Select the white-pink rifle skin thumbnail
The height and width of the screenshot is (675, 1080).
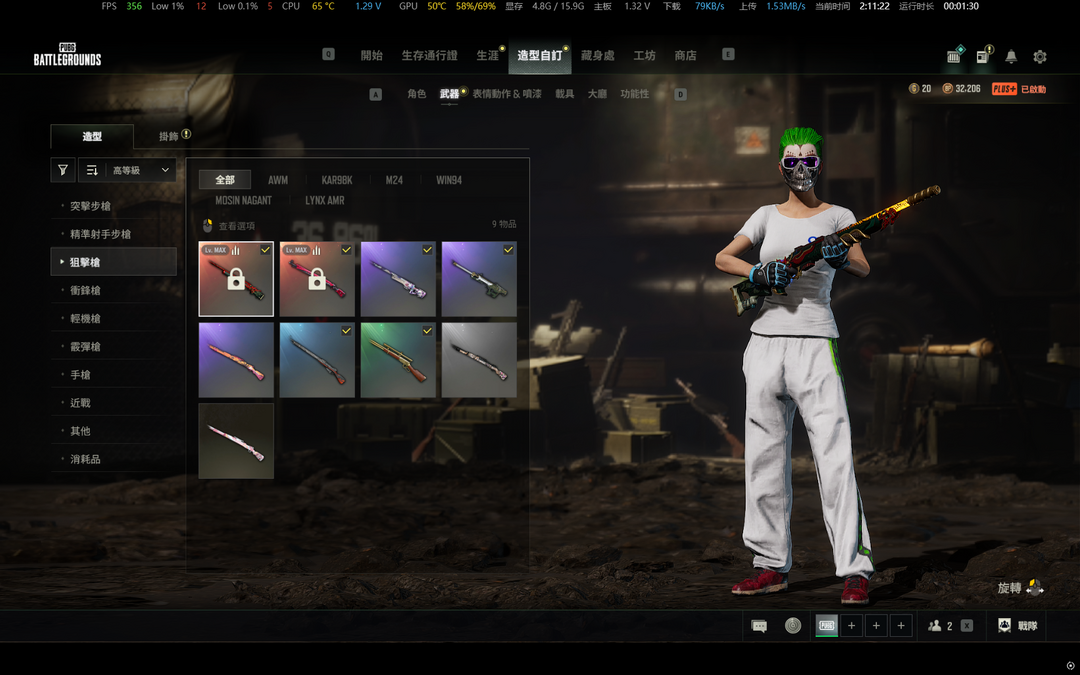(236, 441)
